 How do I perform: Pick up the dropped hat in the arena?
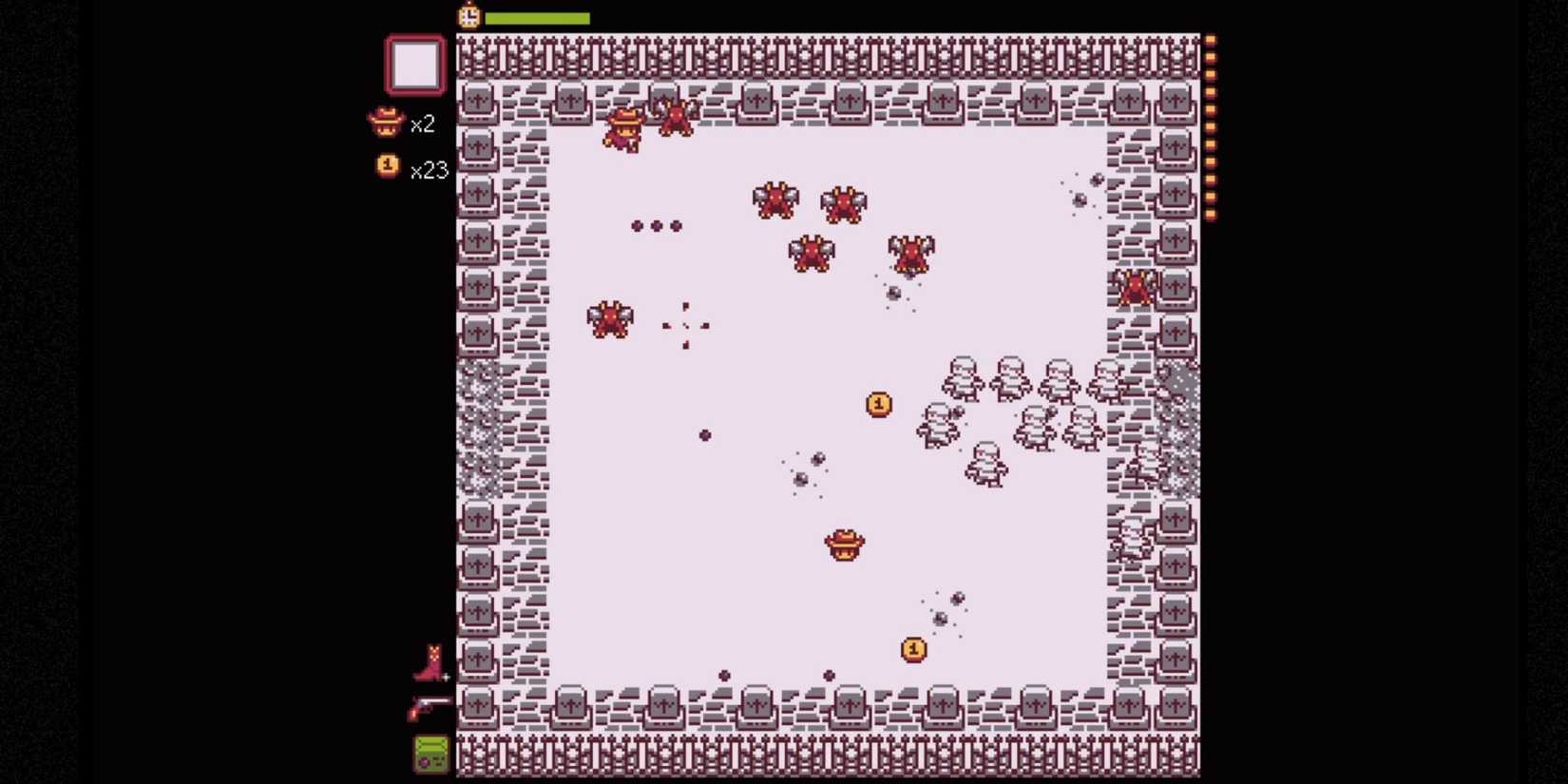(x=842, y=544)
